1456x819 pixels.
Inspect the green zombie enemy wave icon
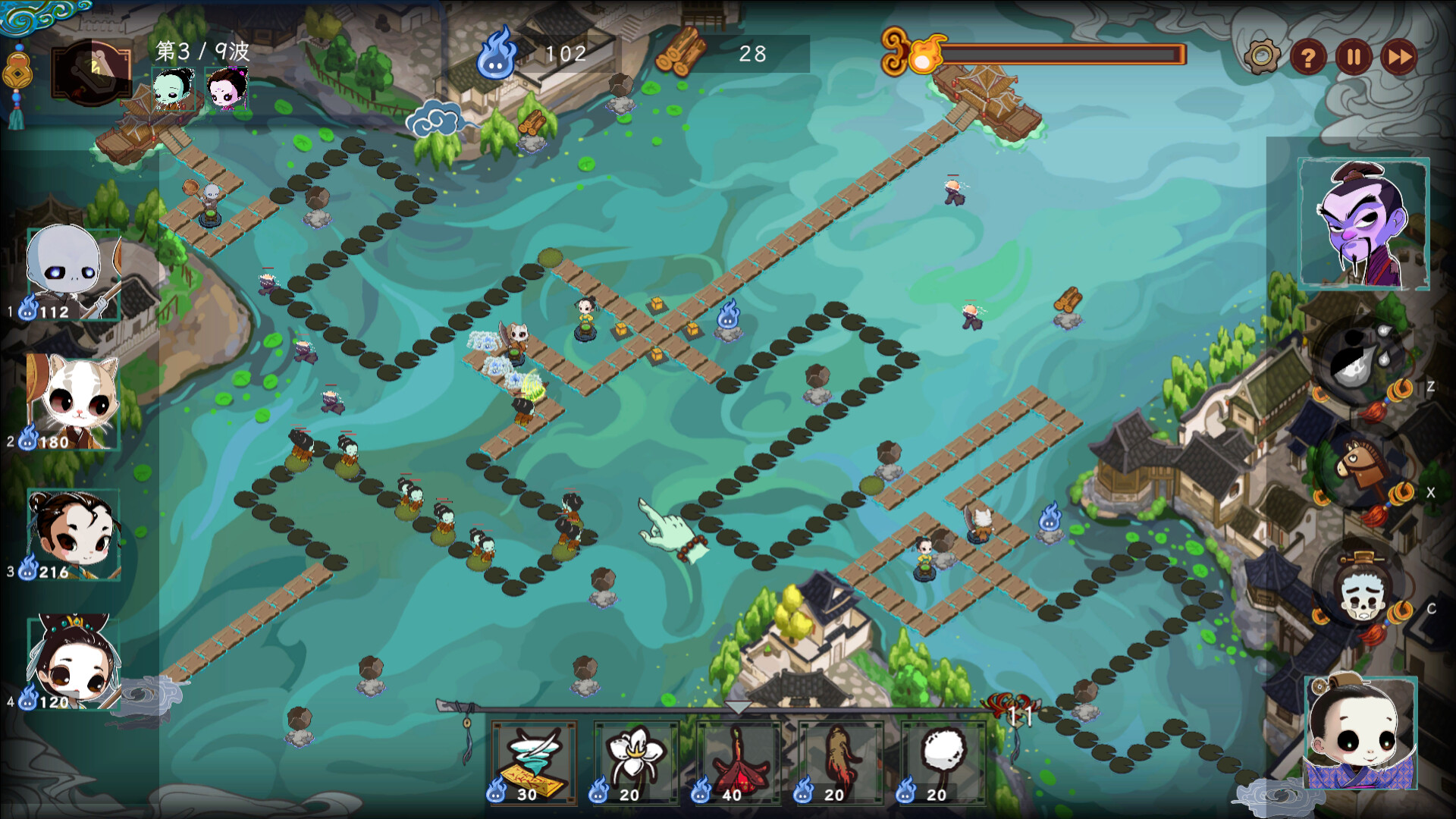click(173, 89)
